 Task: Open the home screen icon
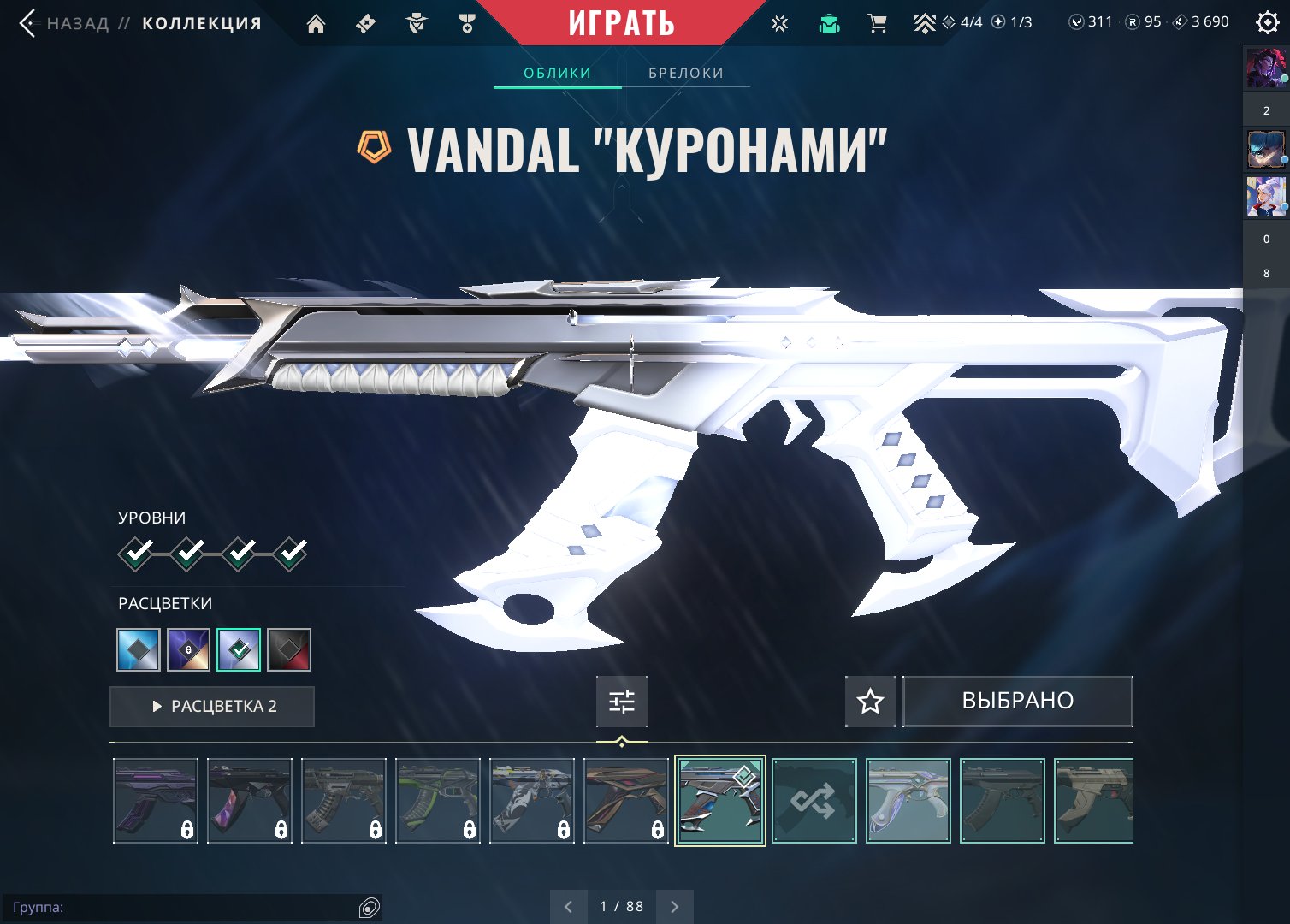[316, 24]
